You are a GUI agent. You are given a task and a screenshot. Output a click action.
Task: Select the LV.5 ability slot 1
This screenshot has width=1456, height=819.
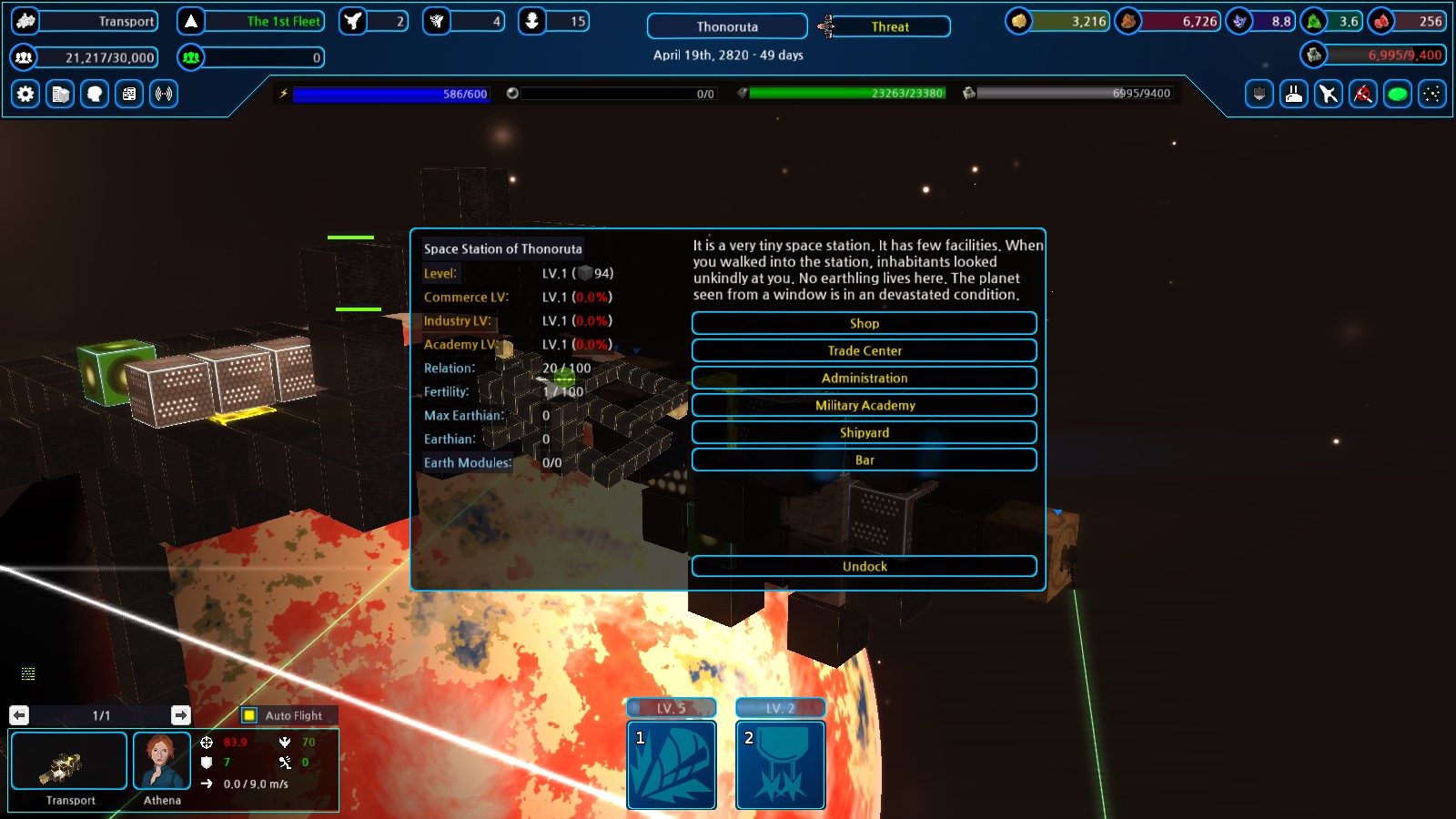[671, 765]
